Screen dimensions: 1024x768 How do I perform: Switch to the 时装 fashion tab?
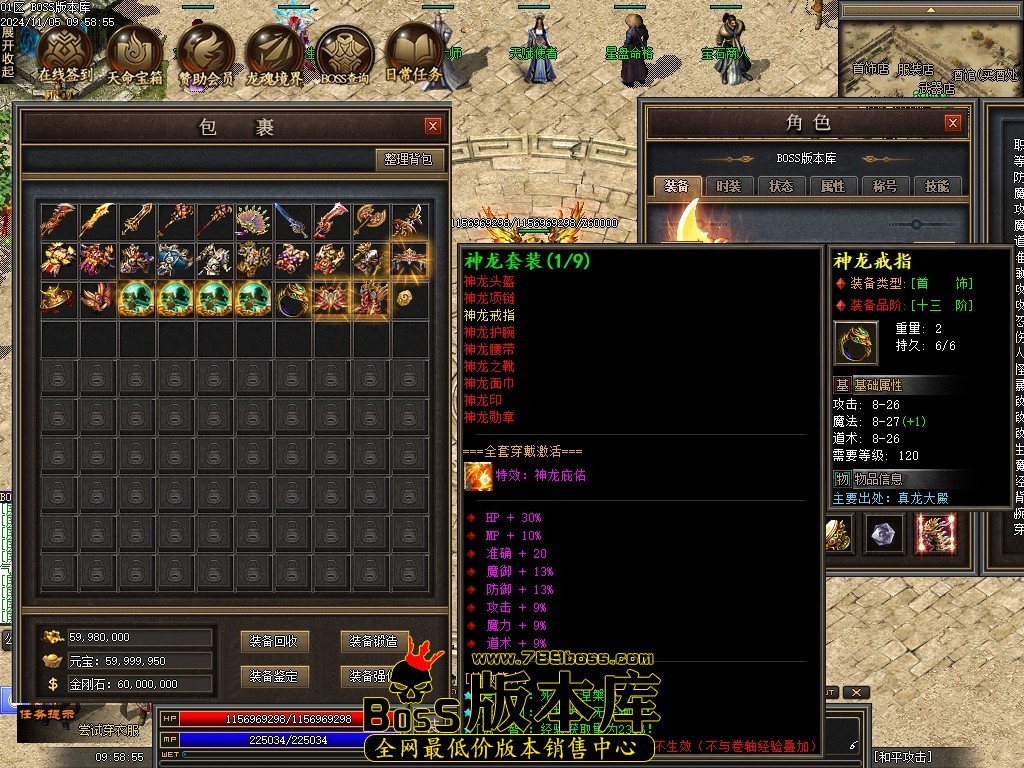tap(729, 186)
